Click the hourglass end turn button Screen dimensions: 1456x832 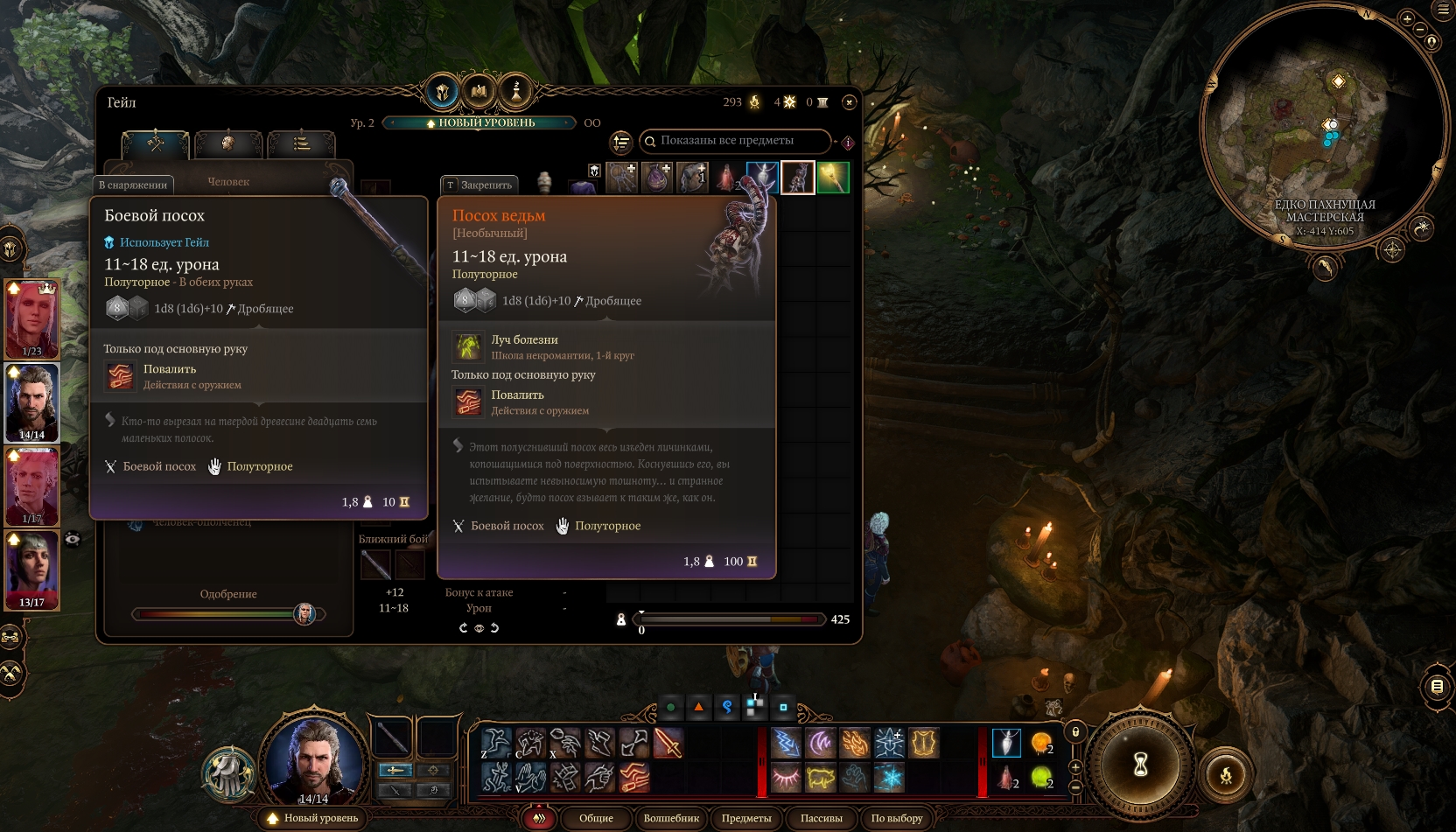click(1140, 766)
